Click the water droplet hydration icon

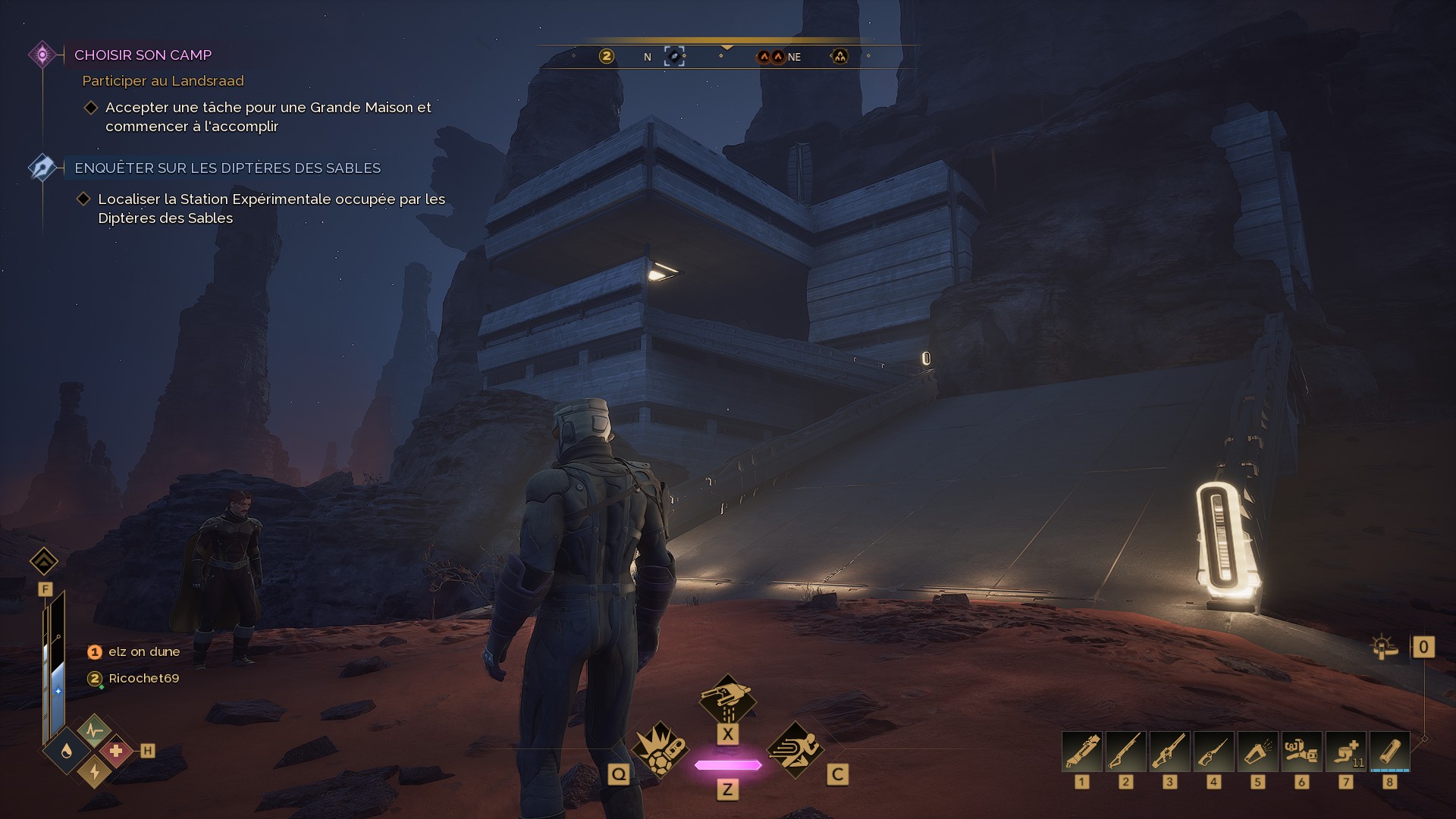[67, 751]
